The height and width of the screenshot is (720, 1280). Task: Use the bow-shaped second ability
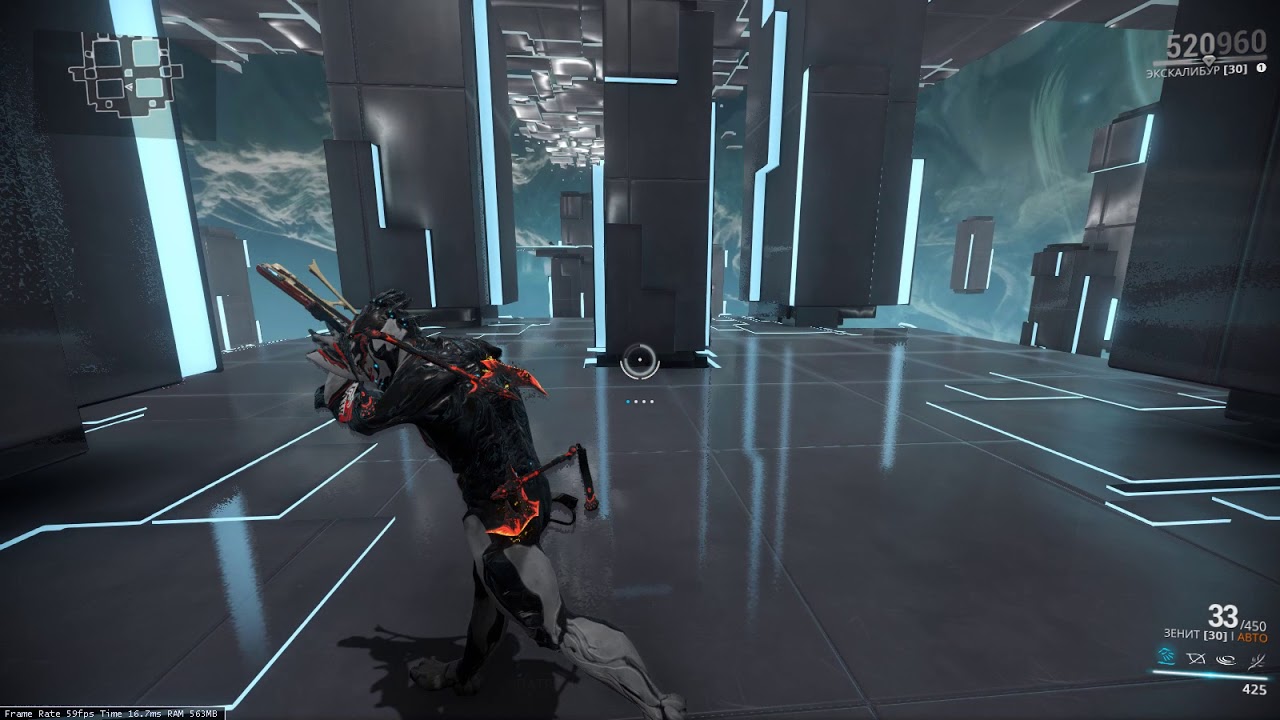pos(1195,658)
